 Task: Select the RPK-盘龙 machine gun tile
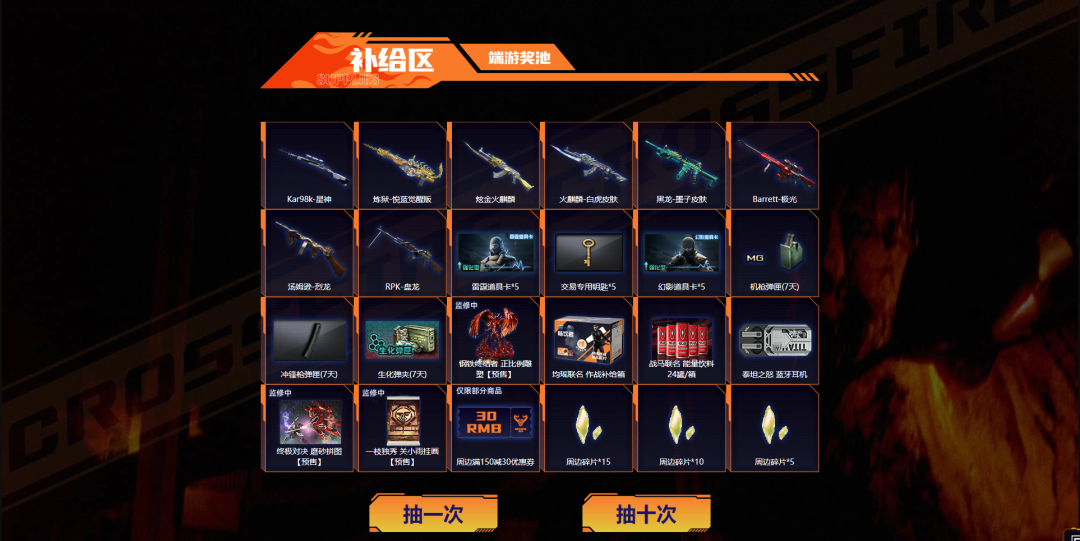[x=401, y=252]
